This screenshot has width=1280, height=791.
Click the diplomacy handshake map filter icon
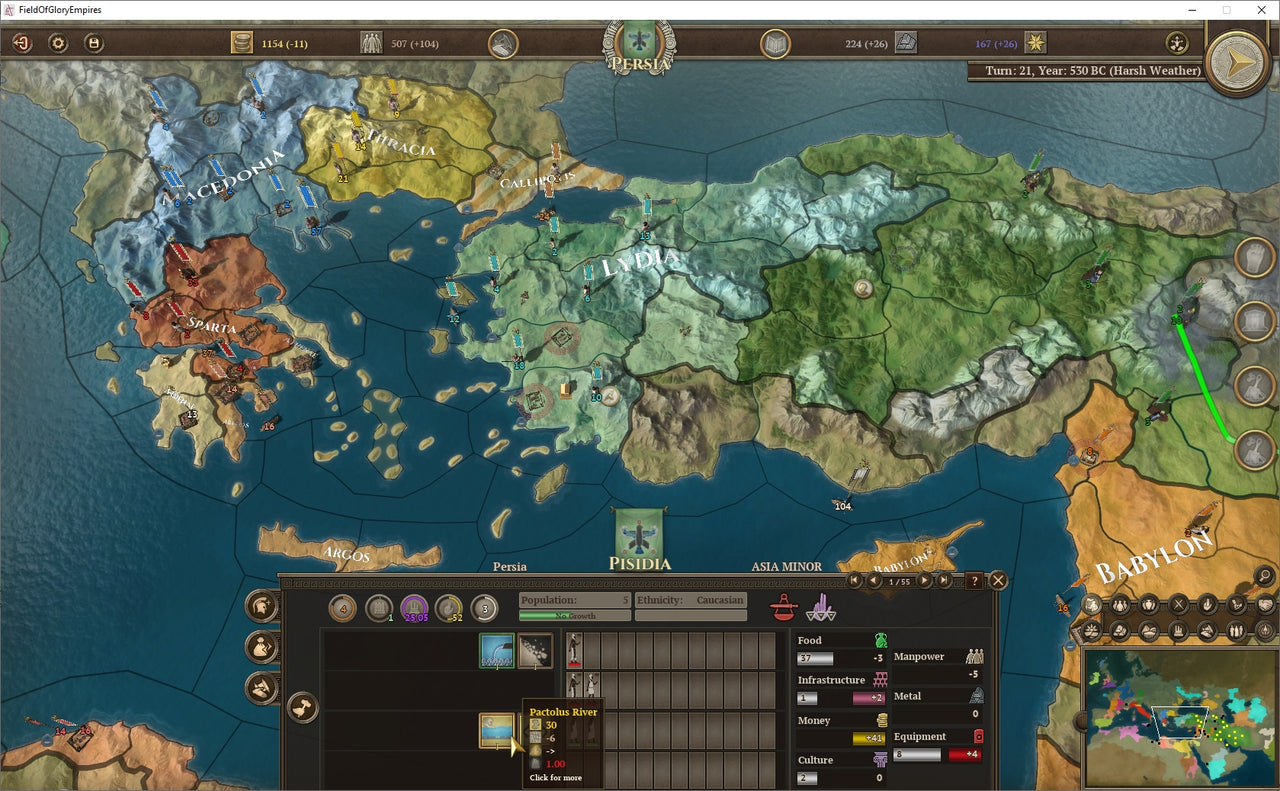point(1266,605)
